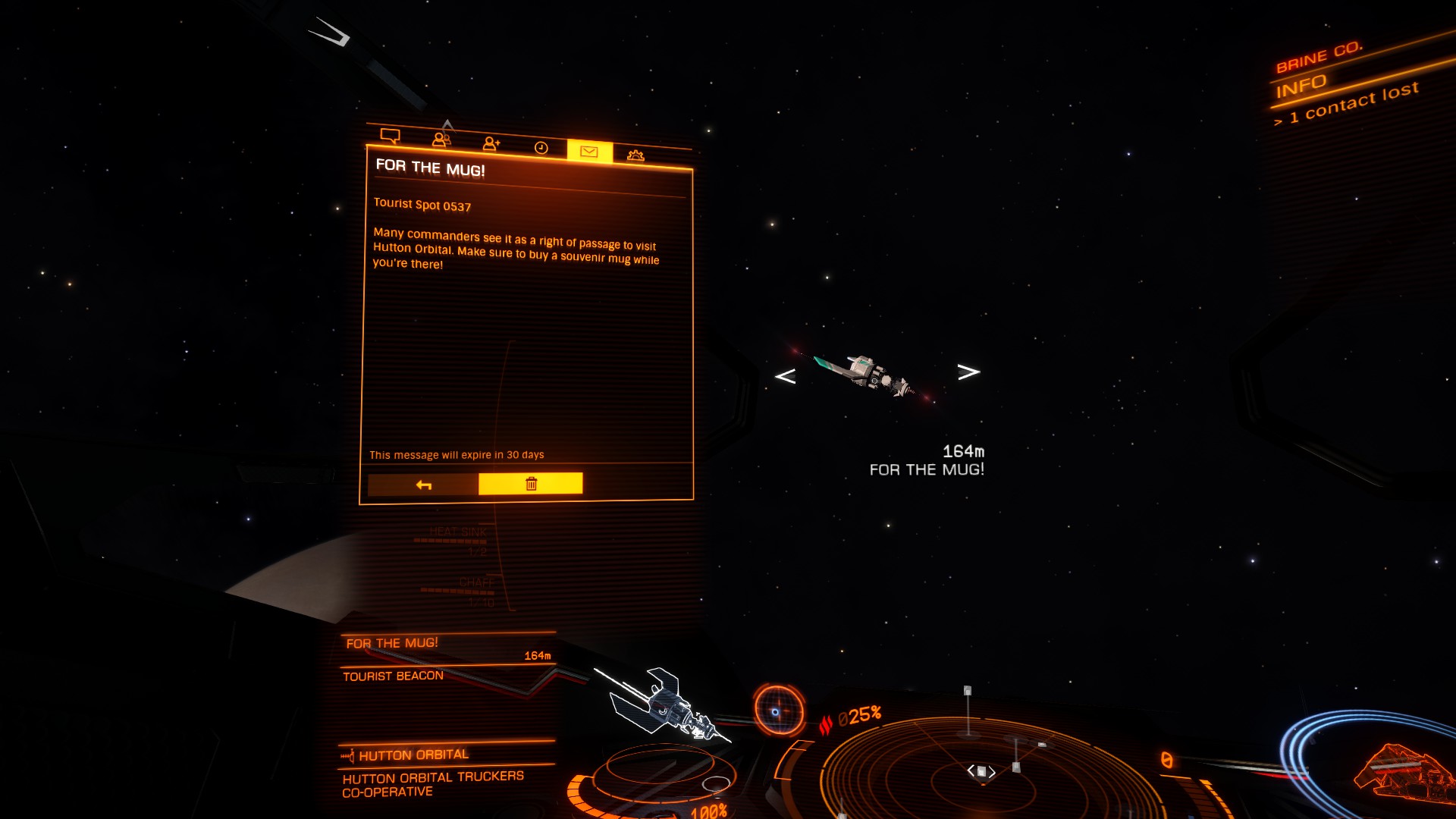
Task: Open the add friend tab
Action: tap(491, 143)
